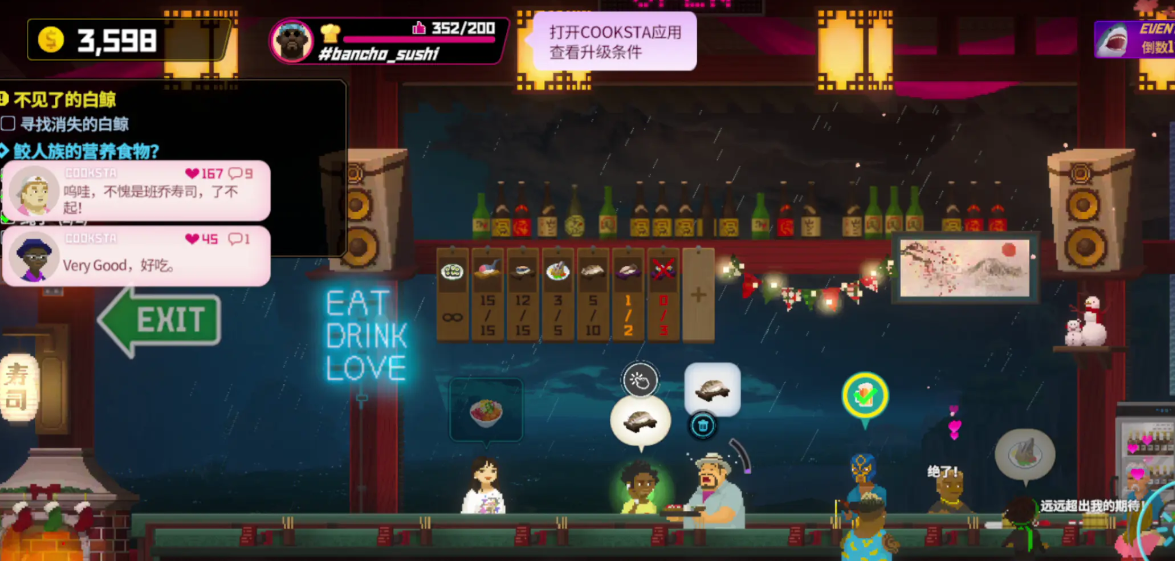Screen dimensions: 1175x561
Task: Discard the held dish with the trash icon
Action: tap(702, 426)
